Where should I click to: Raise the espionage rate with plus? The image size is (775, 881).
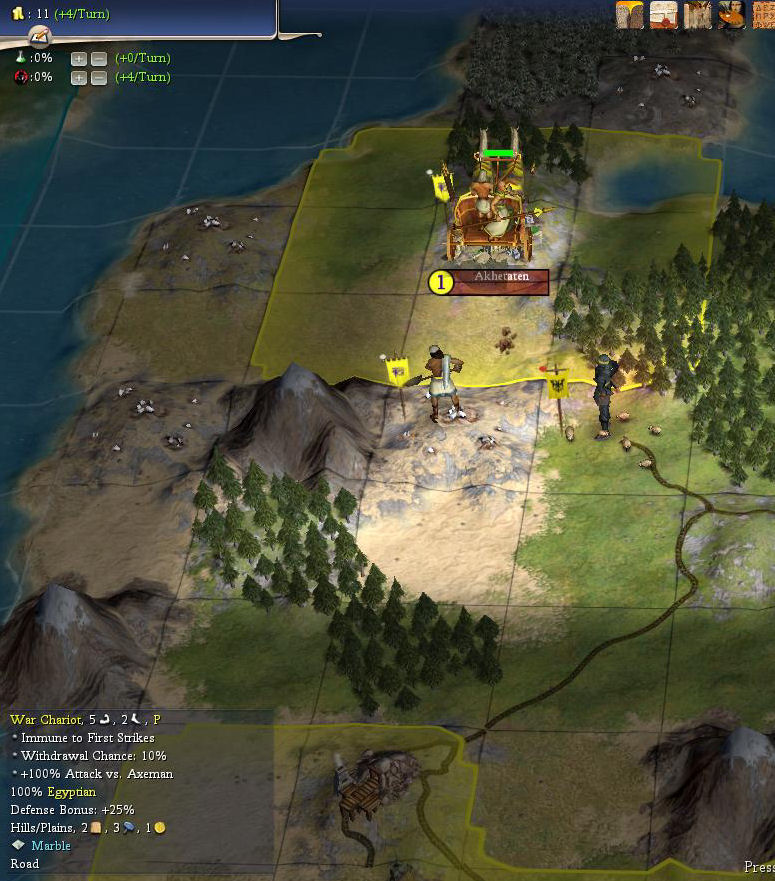(79, 77)
